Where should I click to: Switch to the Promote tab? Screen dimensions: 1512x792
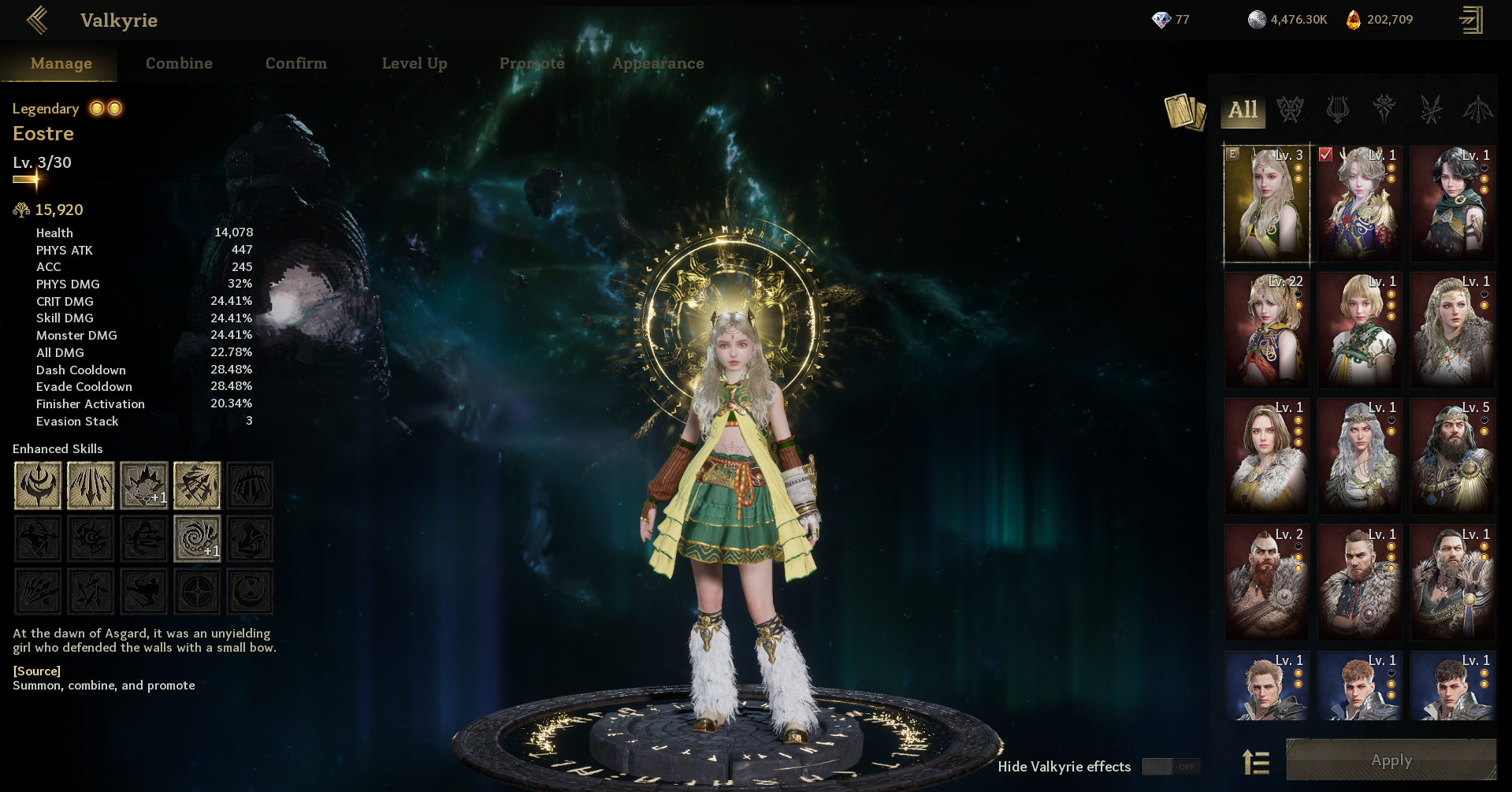tap(532, 63)
